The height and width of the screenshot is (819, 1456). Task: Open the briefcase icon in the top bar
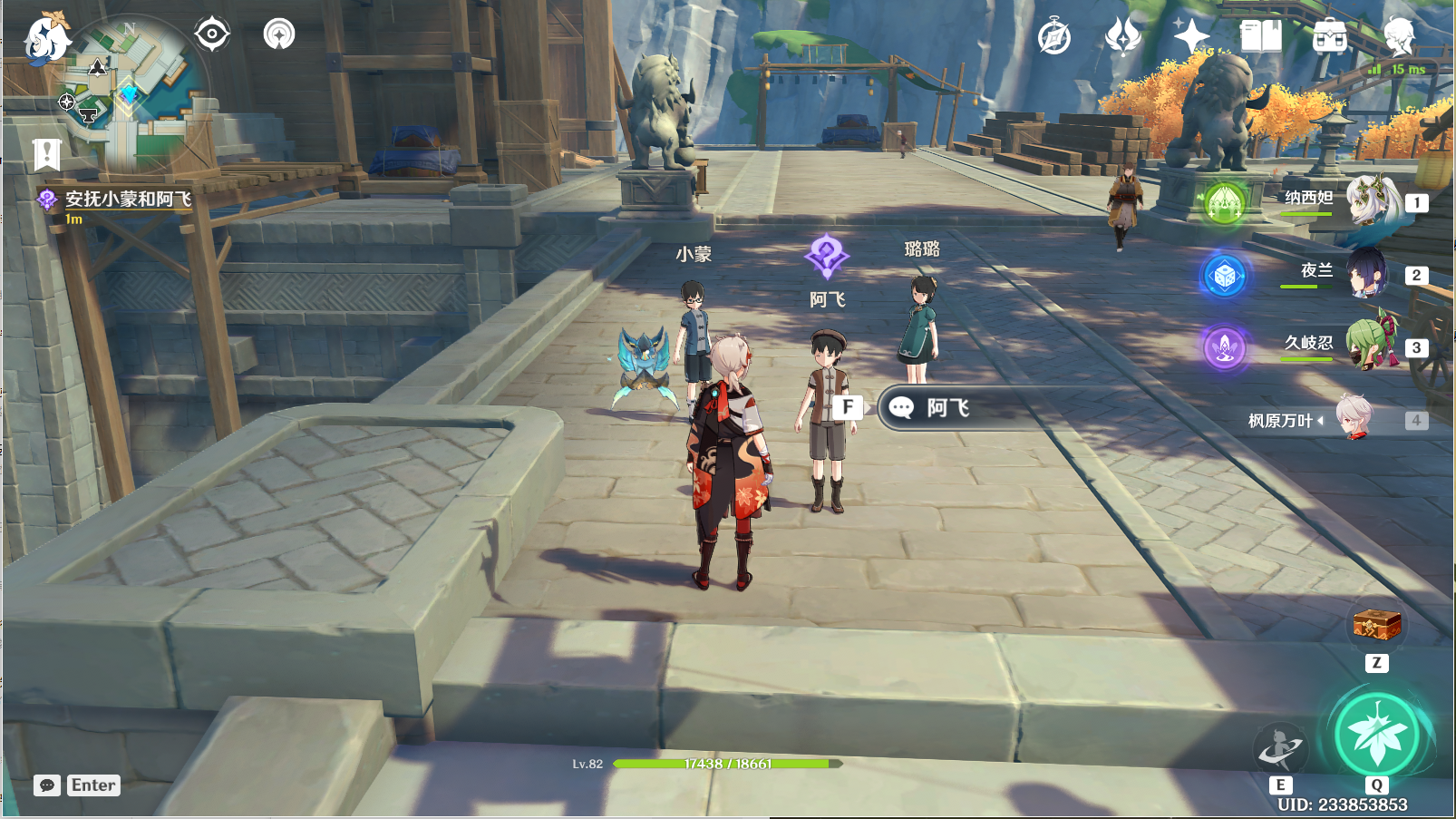pyautogui.click(x=1330, y=37)
